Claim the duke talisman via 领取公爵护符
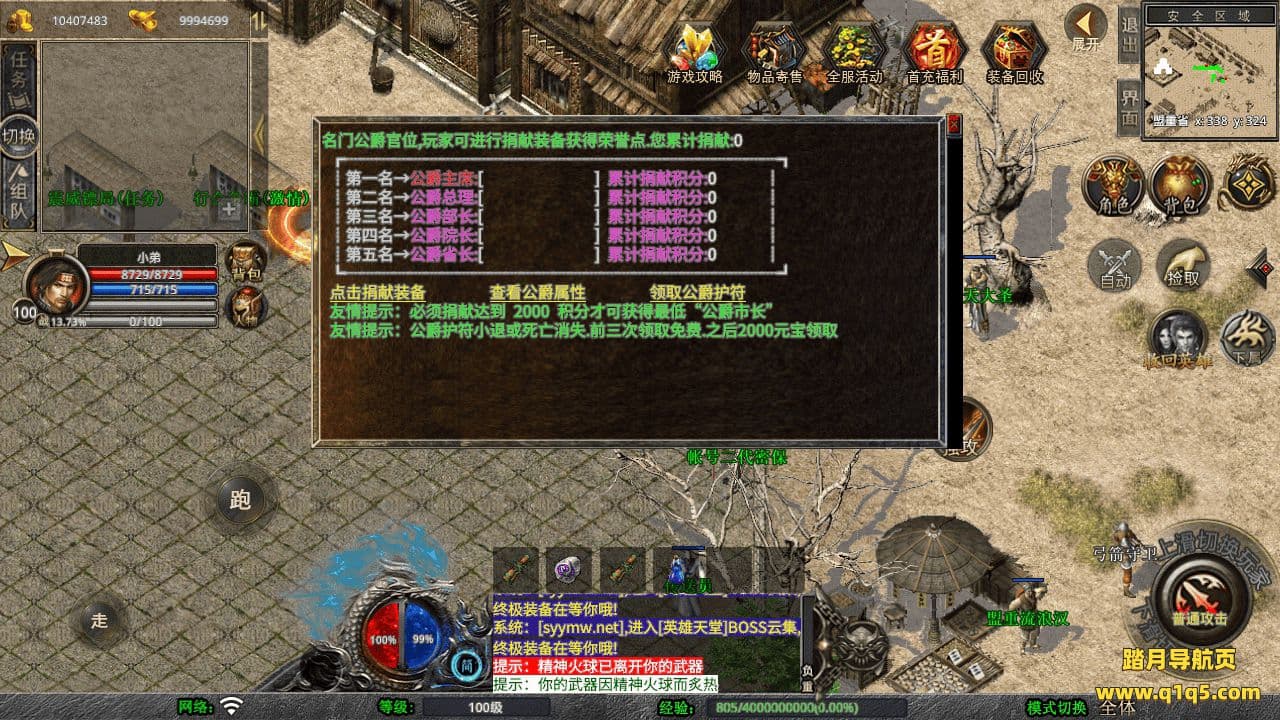Viewport: 1280px width, 720px height. [x=697, y=293]
